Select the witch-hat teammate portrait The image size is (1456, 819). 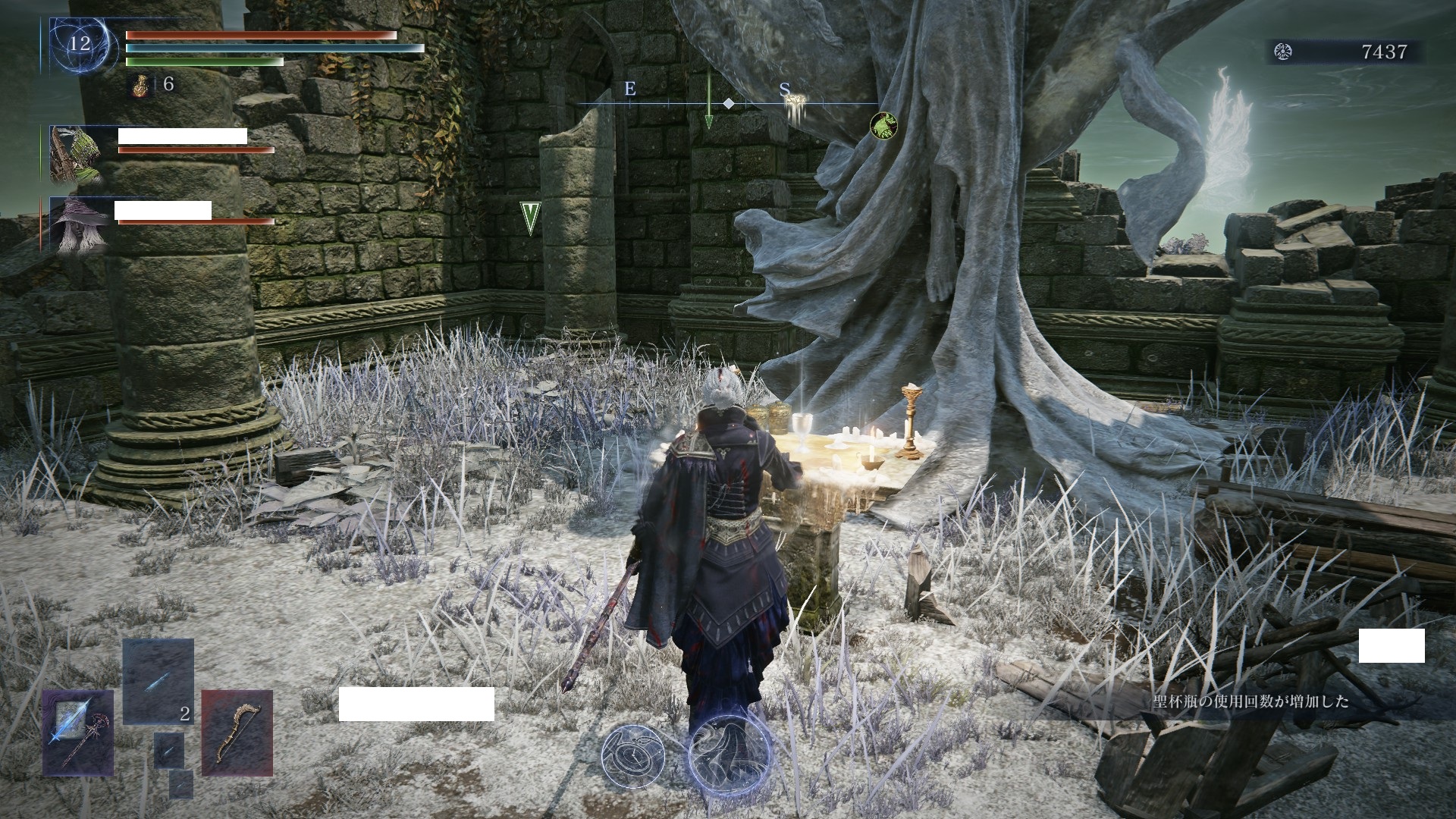click(x=76, y=224)
